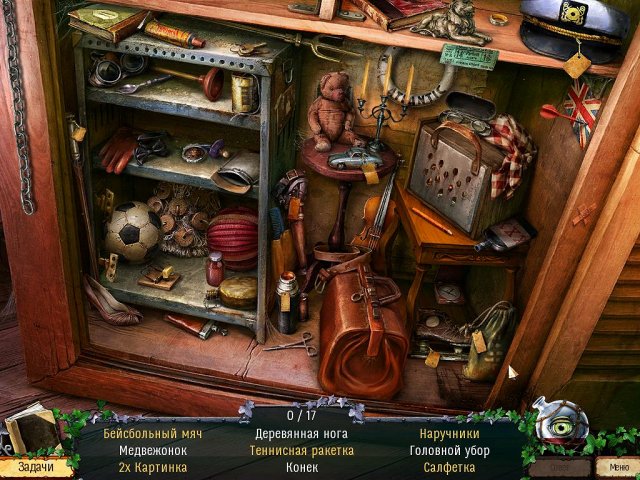This screenshot has width=640, height=480.
Task: Select Деревянная нога in the item list
Action: pyautogui.click(x=302, y=434)
